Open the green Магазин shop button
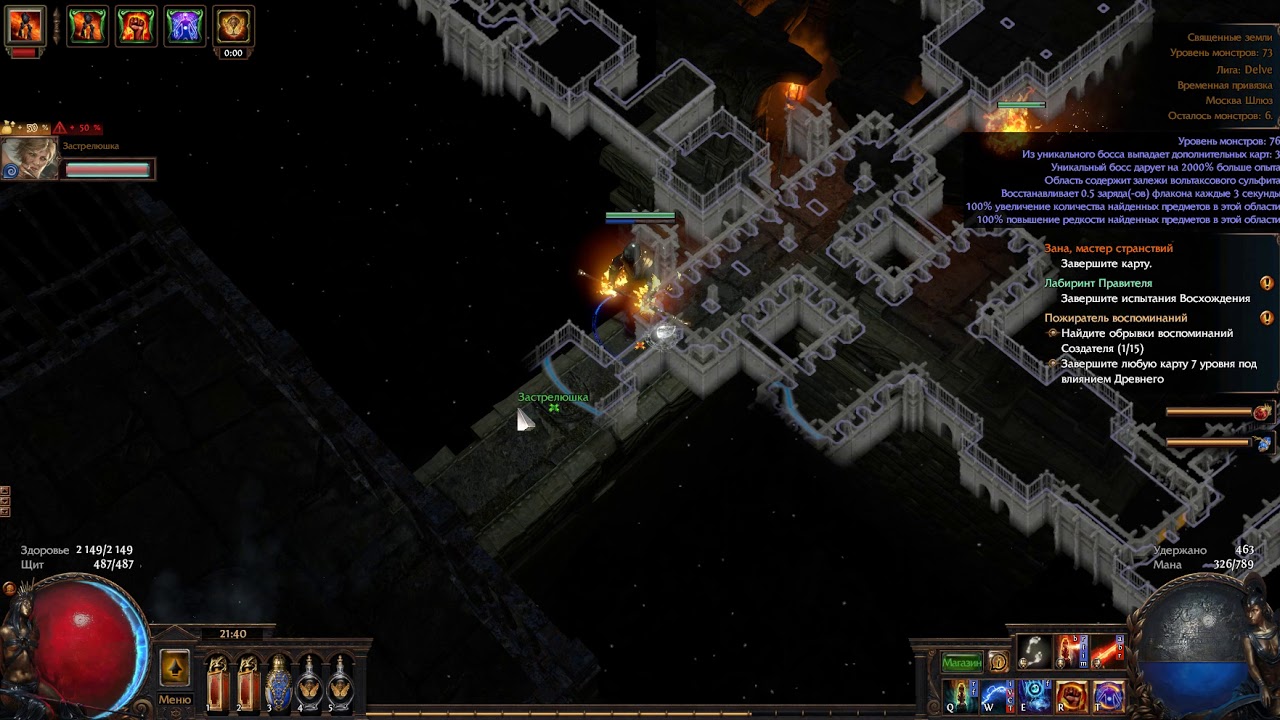This screenshot has width=1280, height=720. (x=962, y=662)
